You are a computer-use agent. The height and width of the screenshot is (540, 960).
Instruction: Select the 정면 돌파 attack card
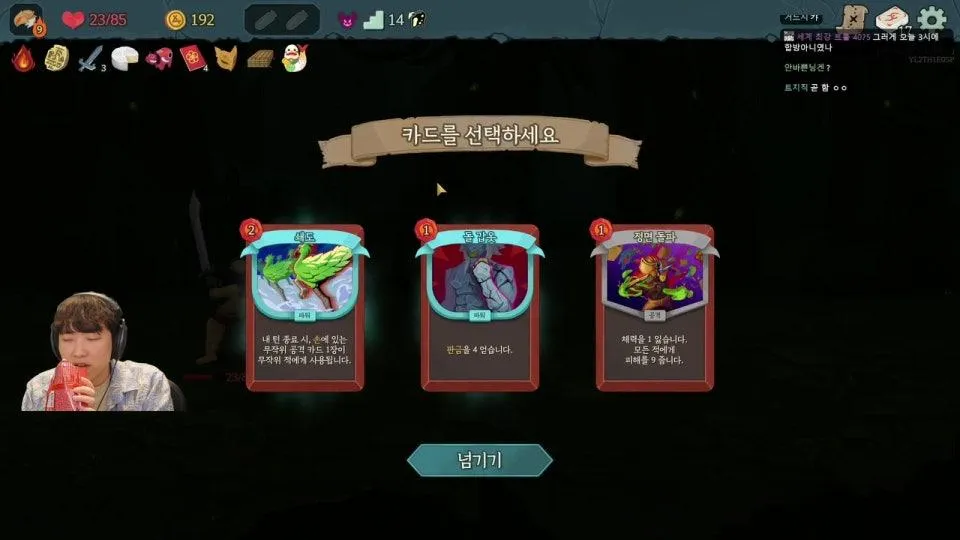[x=655, y=308]
